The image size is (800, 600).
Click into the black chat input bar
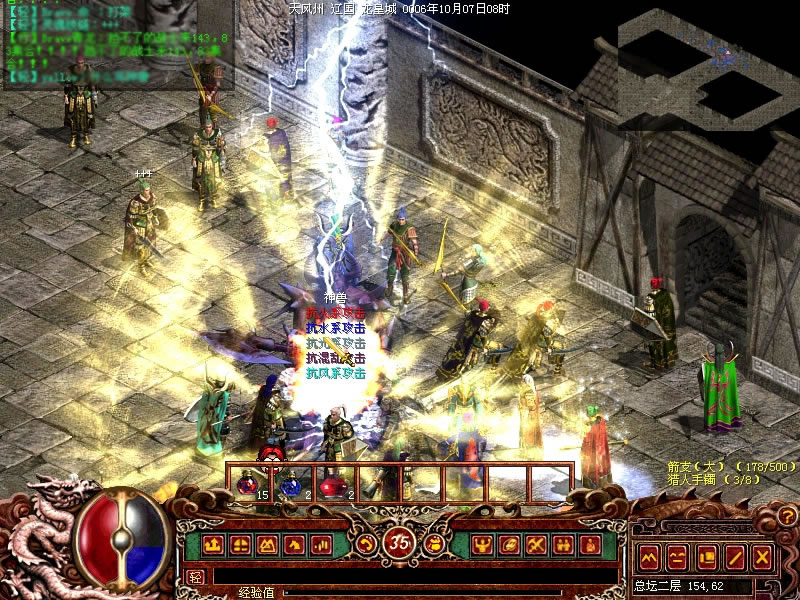pyautogui.click(x=400, y=577)
